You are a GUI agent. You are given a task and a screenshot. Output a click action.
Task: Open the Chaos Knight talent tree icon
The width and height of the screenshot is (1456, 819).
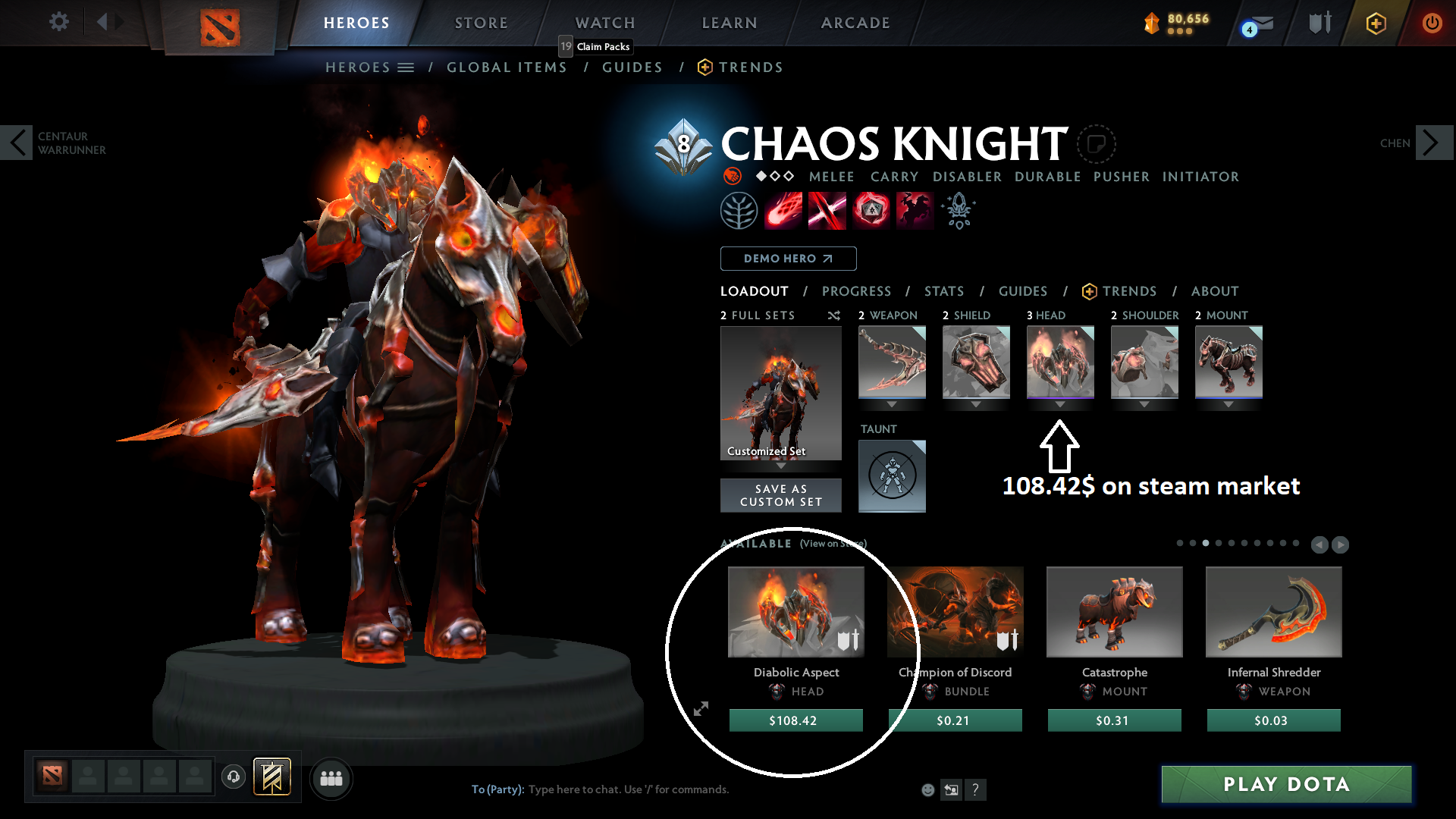[739, 210]
